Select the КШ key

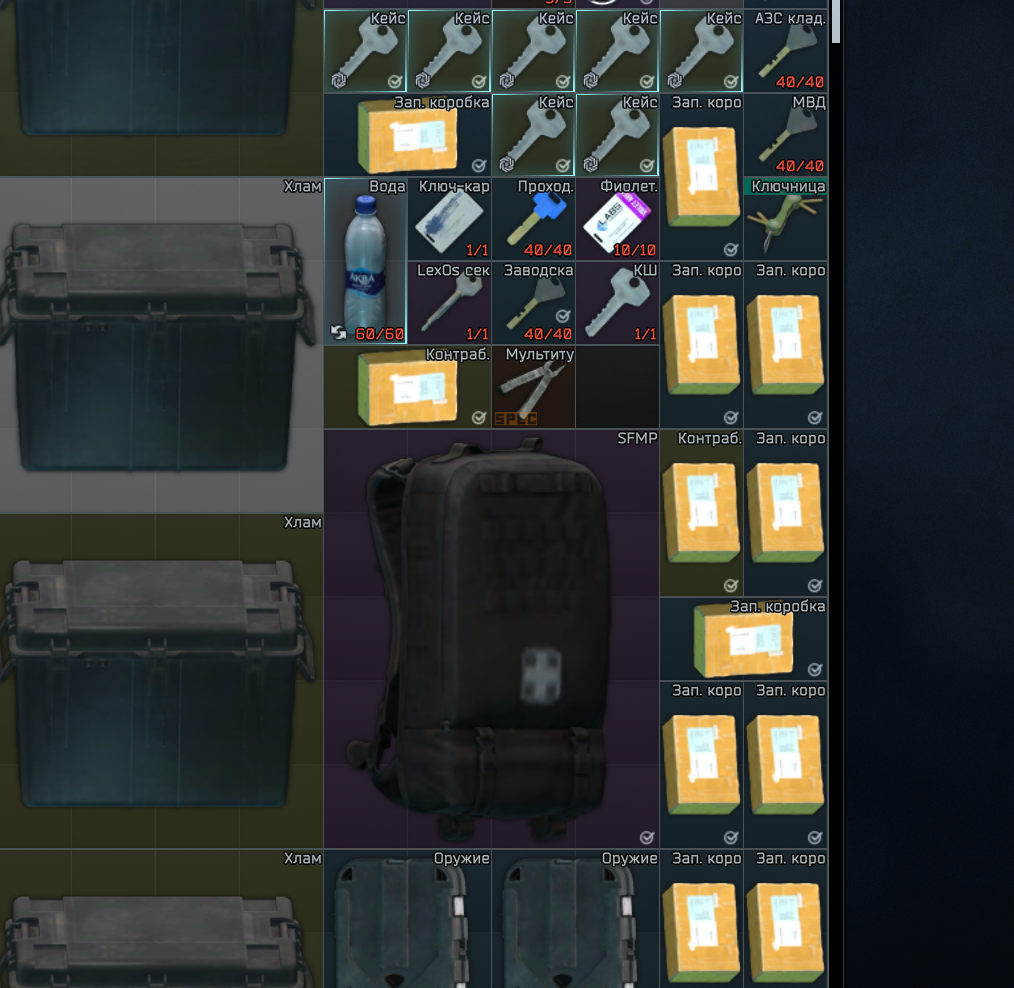click(x=617, y=304)
